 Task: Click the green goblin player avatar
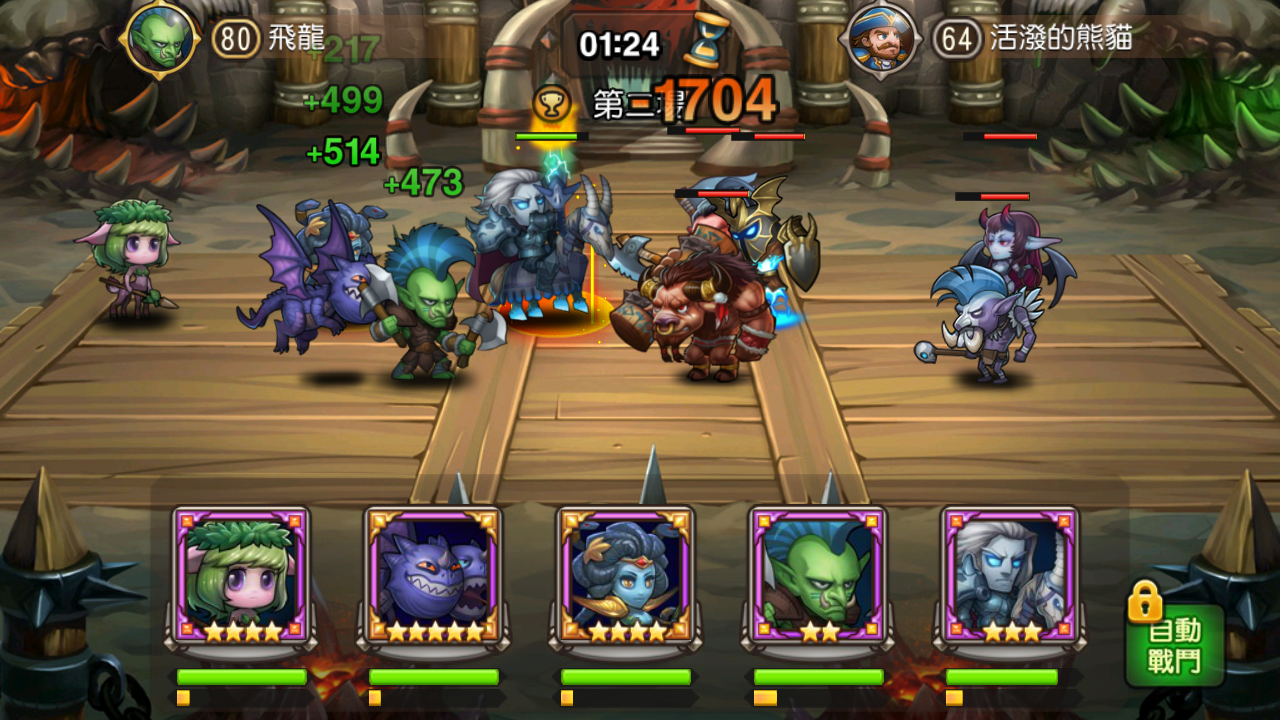tap(158, 40)
